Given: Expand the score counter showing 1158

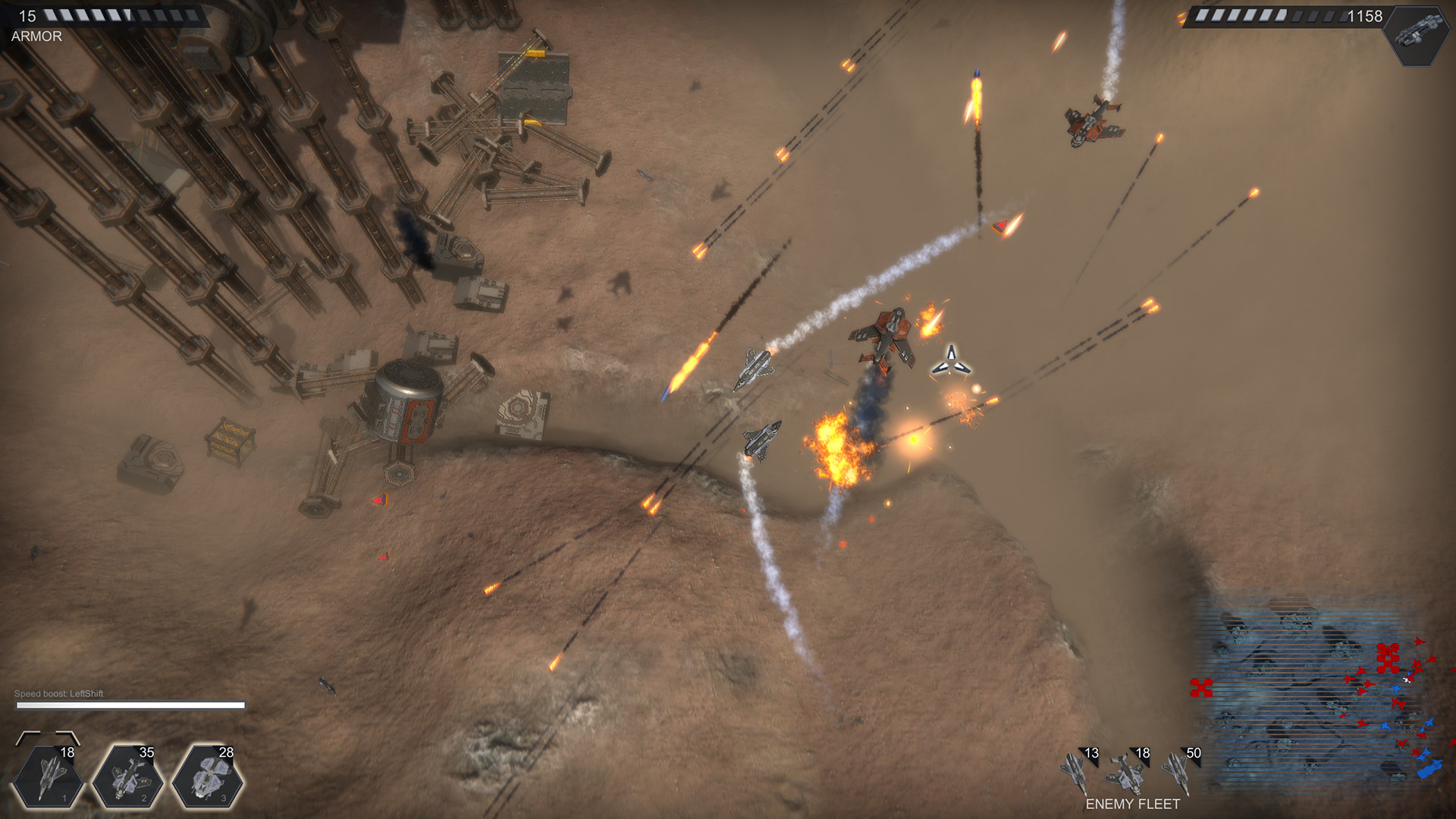Looking at the screenshot, I should click(x=1363, y=15).
